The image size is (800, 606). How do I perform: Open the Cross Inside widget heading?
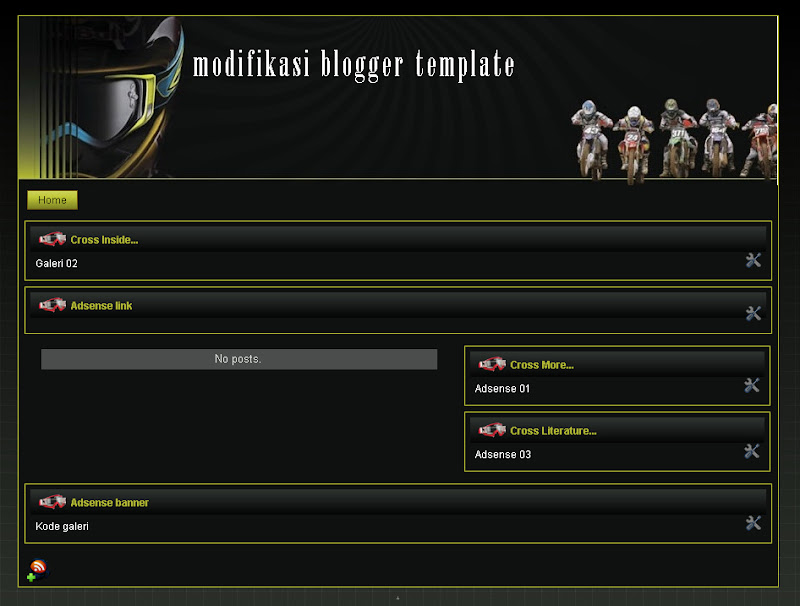pyautogui.click(x=104, y=240)
